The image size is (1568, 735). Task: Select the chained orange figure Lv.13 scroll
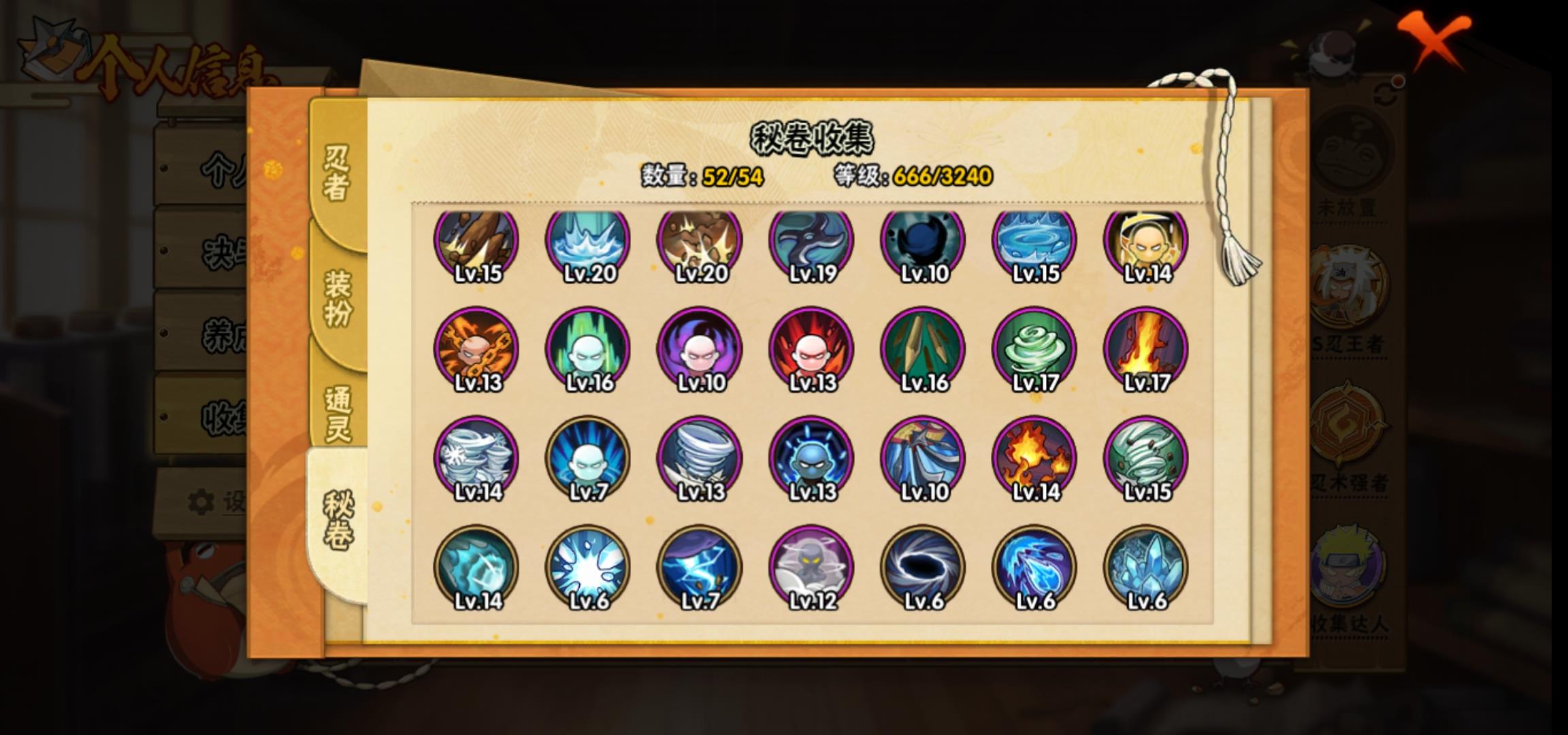pyautogui.click(x=476, y=350)
